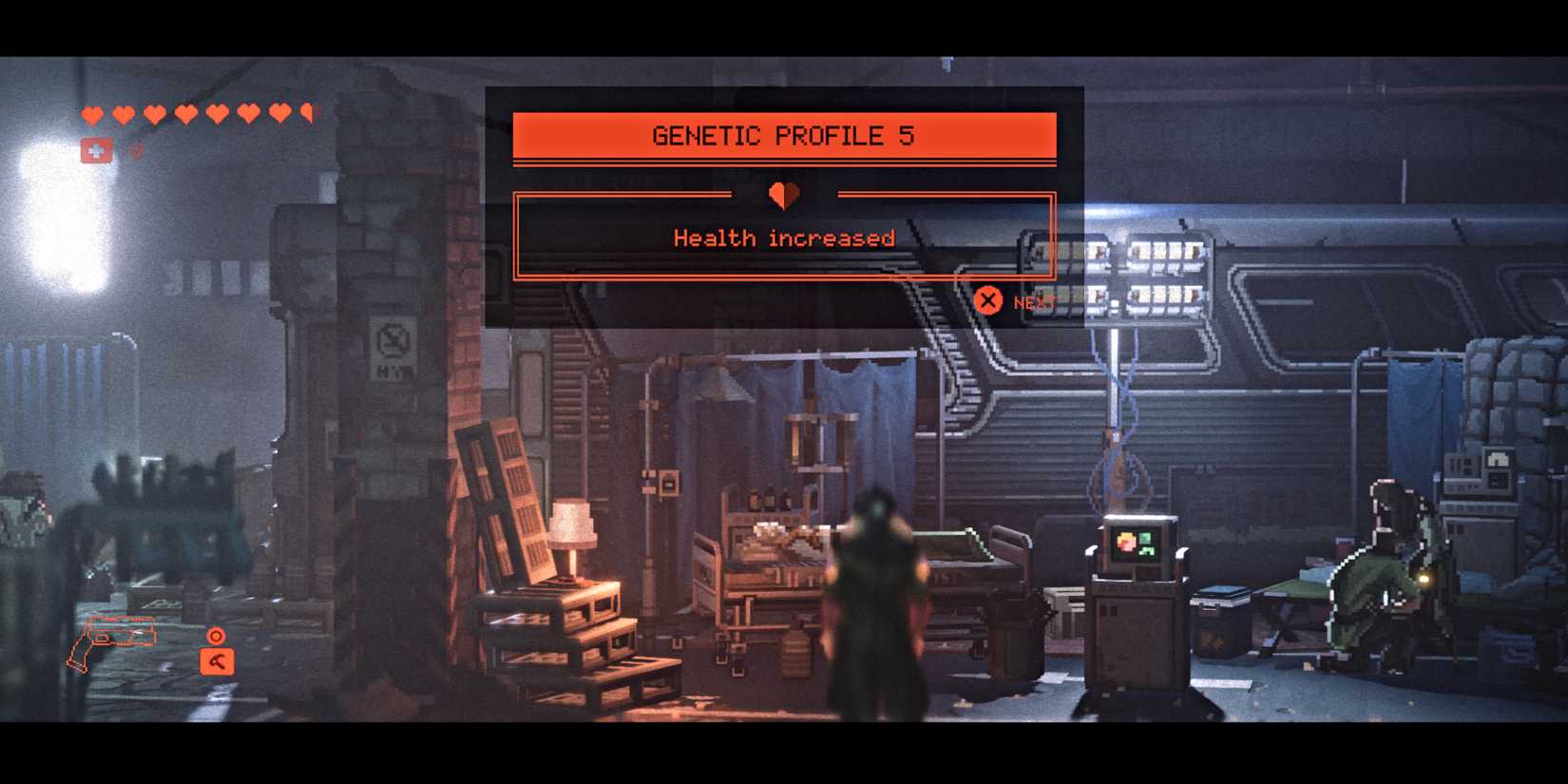Click the half-empty heart at the end of the health row
This screenshot has height=784, width=1568.
[x=305, y=113]
